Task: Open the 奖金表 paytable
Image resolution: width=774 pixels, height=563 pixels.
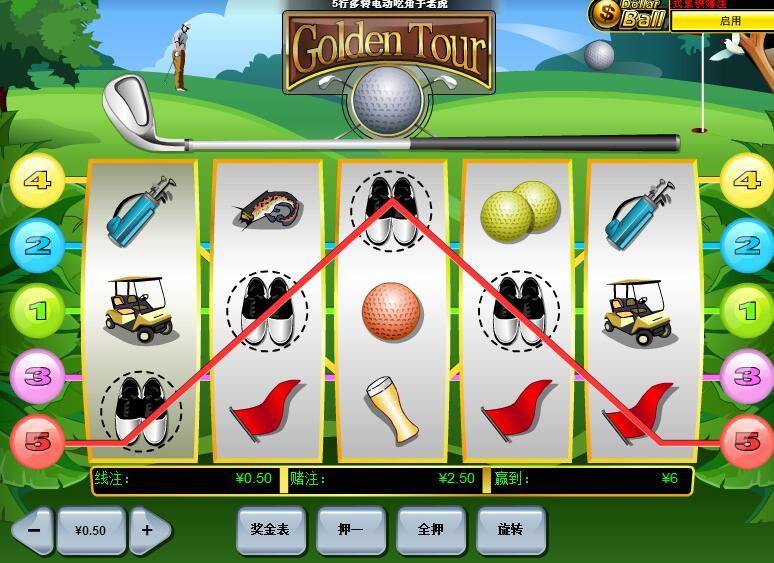Action: [270, 529]
